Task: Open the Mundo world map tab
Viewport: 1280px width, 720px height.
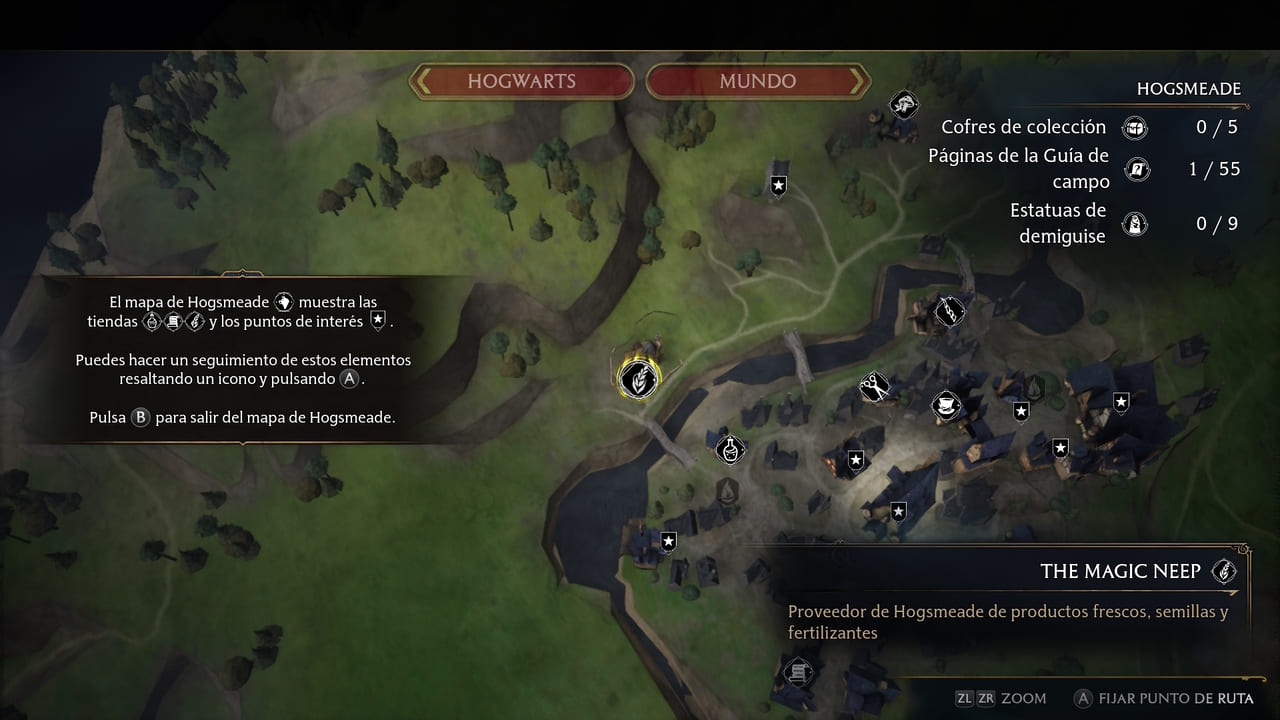Action: [757, 81]
